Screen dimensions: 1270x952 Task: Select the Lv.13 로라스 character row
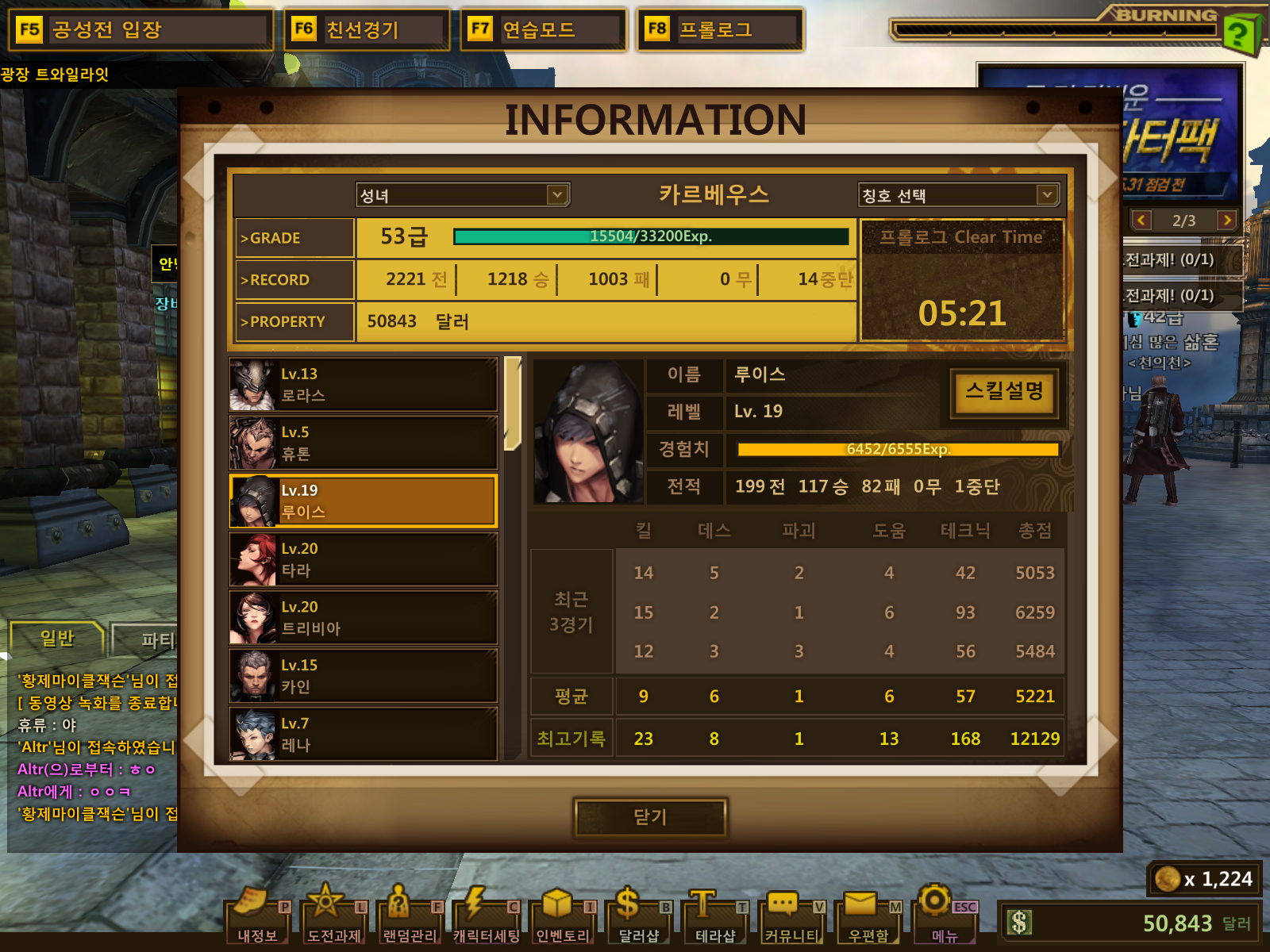pos(364,385)
